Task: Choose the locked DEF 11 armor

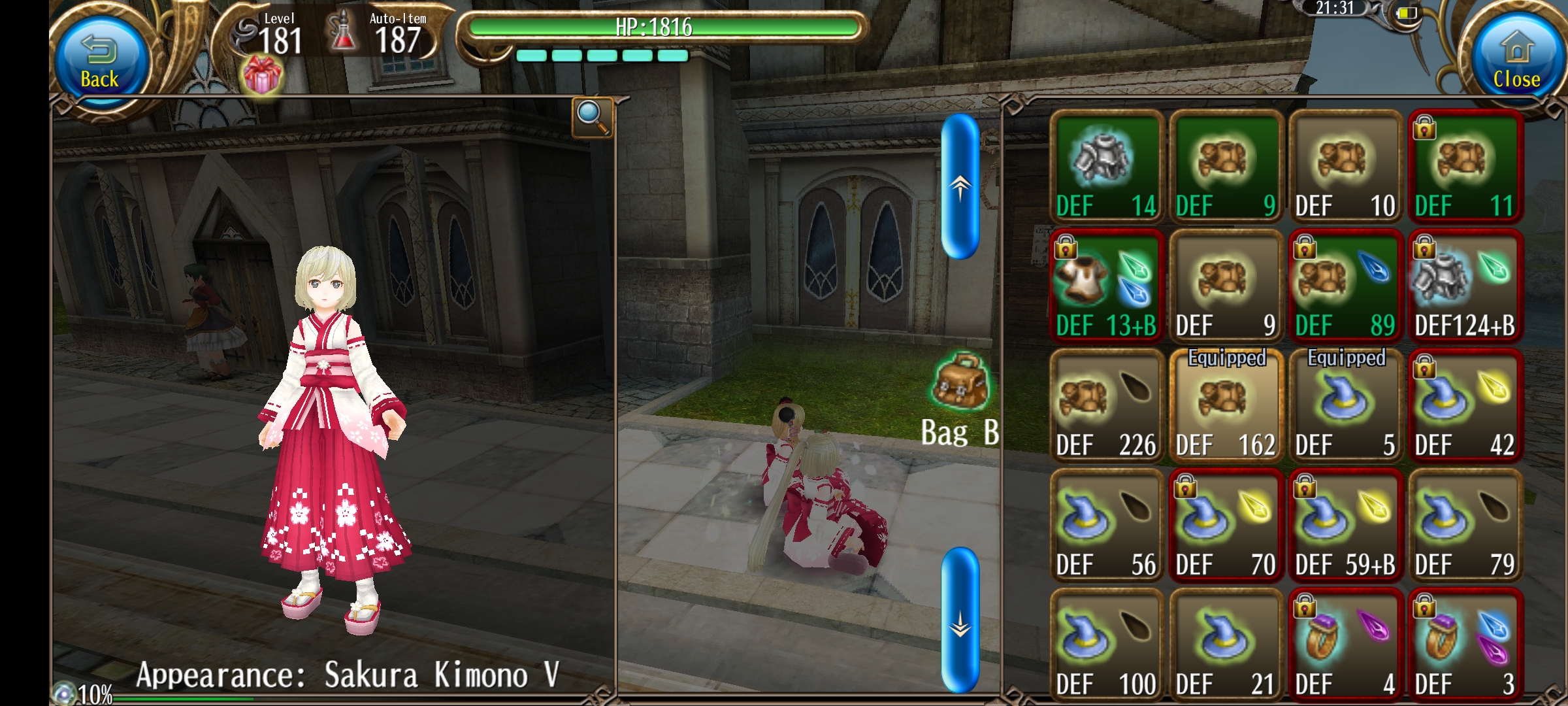Action: 1465,167
